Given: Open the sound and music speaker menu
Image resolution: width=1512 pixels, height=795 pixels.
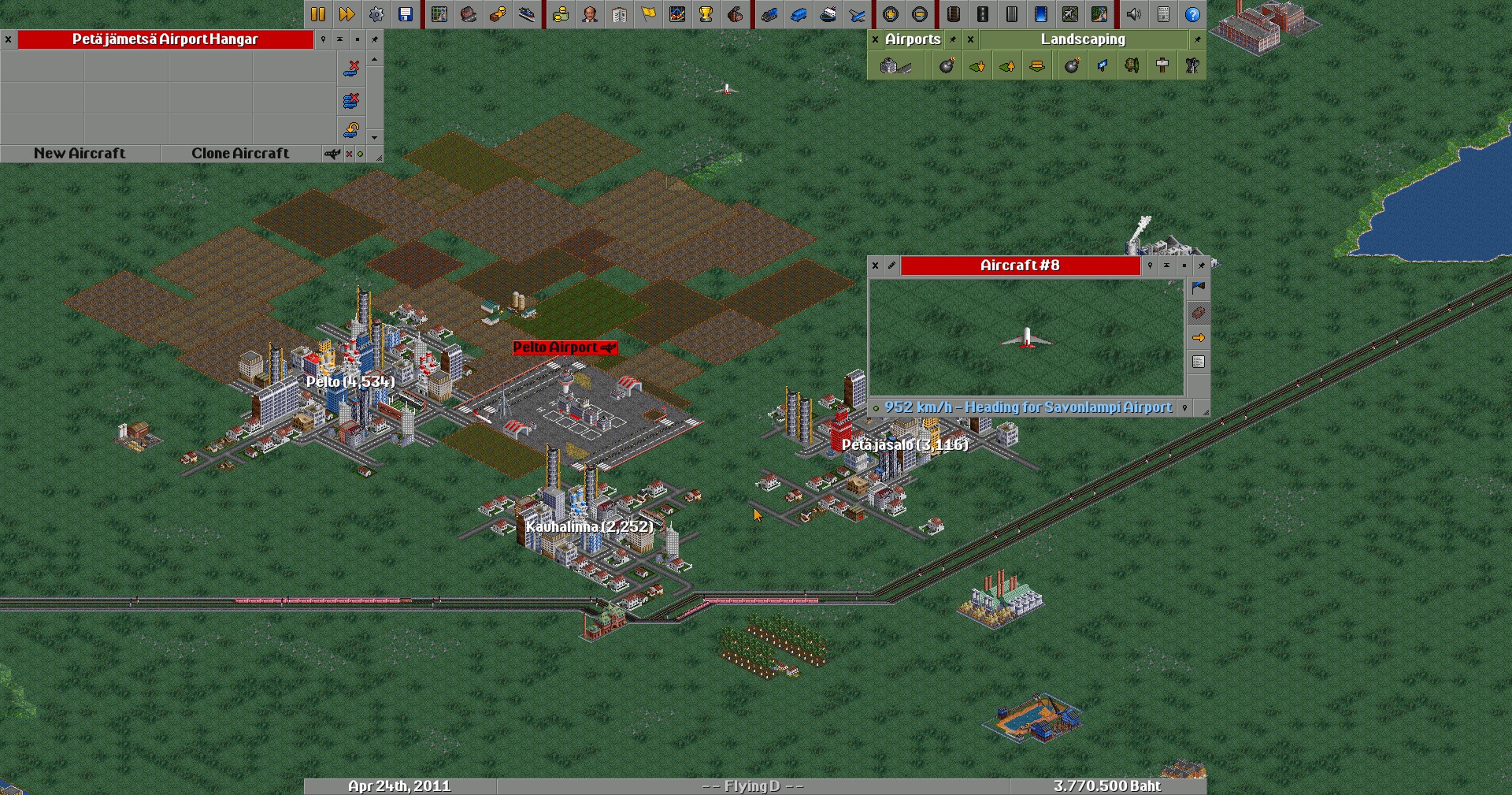Looking at the screenshot, I should [x=1134, y=14].
